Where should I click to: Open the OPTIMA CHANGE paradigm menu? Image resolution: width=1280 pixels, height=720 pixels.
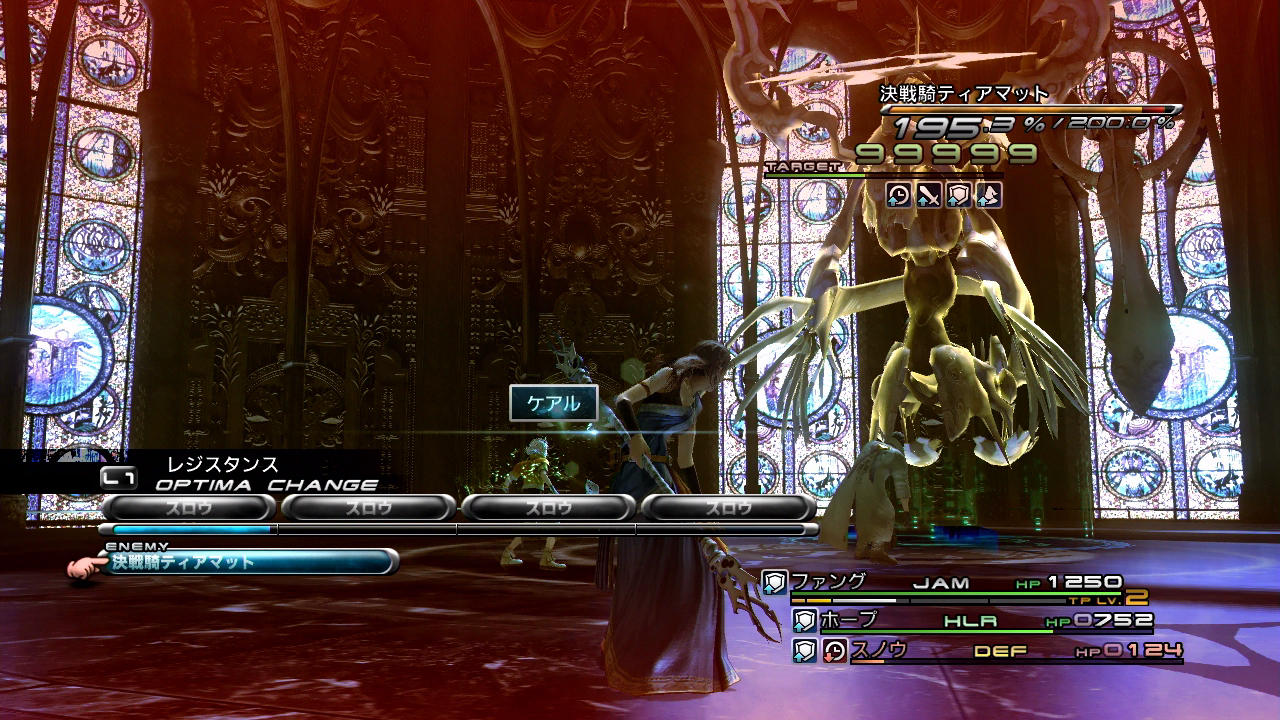(x=266, y=485)
